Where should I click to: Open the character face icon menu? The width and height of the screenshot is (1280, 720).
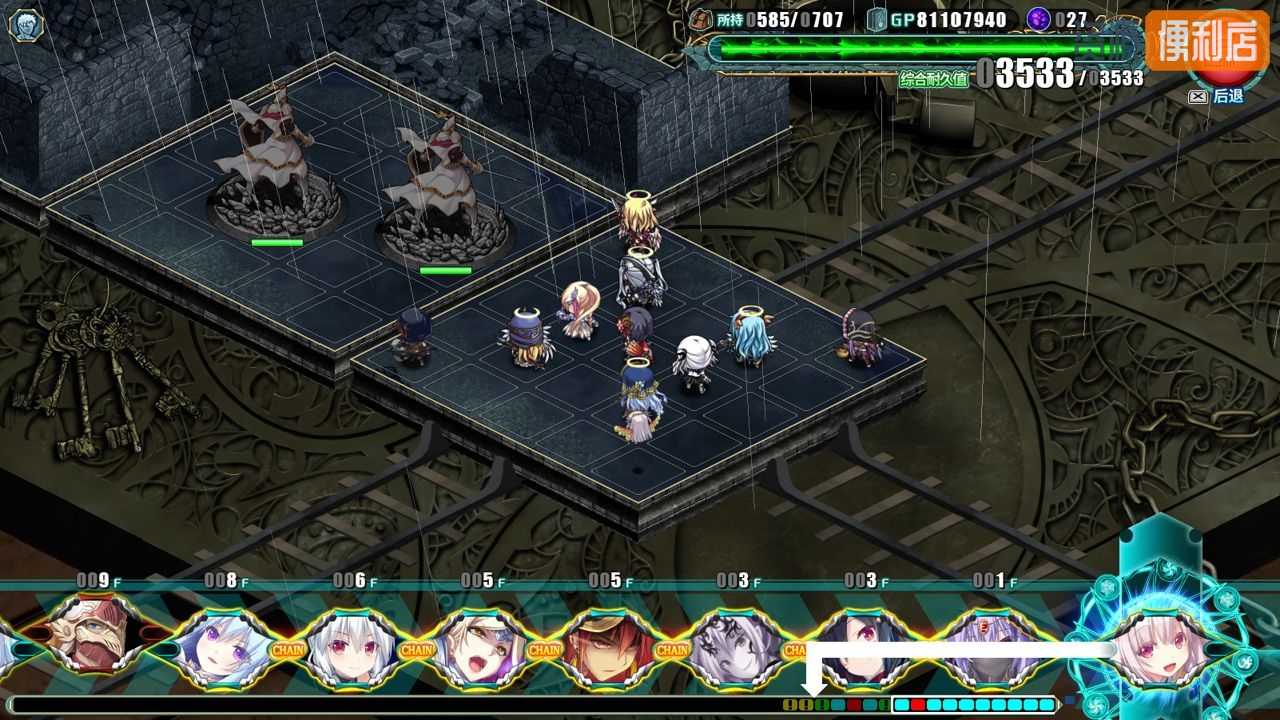tap(26, 25)
